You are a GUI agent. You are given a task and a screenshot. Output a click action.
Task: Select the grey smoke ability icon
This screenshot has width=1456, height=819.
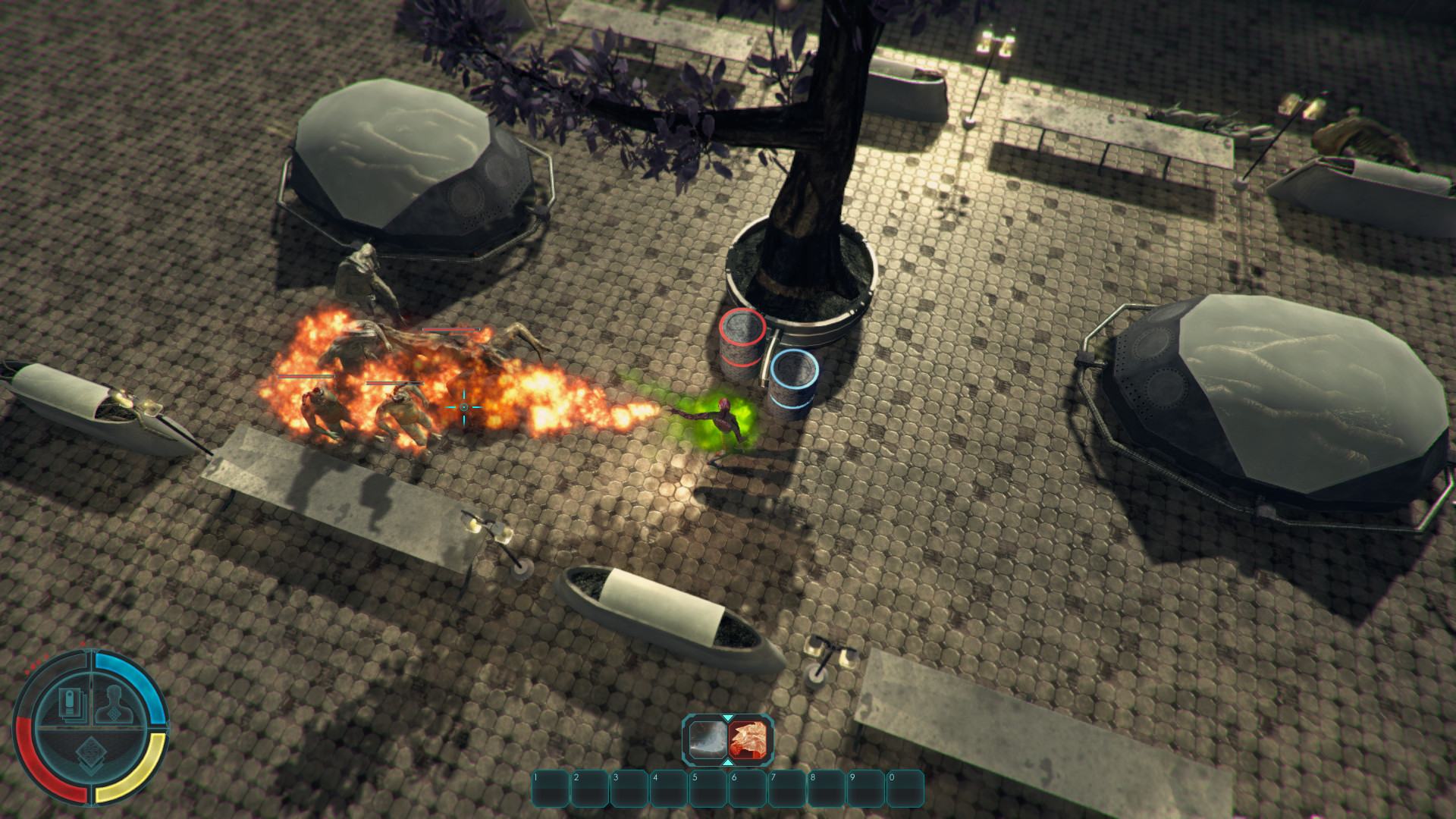pos(708,740)
